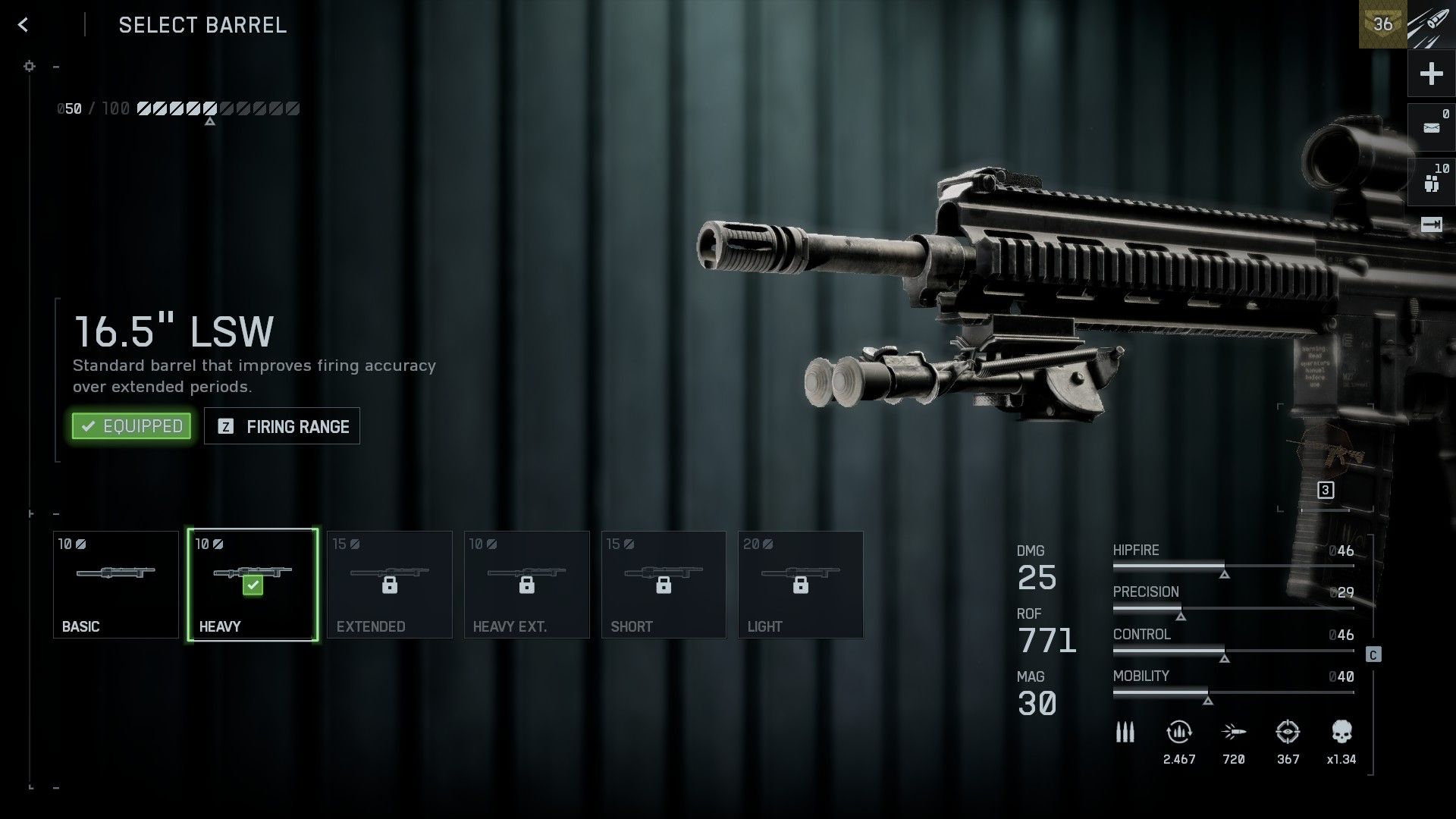Click the arrow-to-bar icon
The height and width of the screenshot is (819, 1456).
(x=1431, y=224)
